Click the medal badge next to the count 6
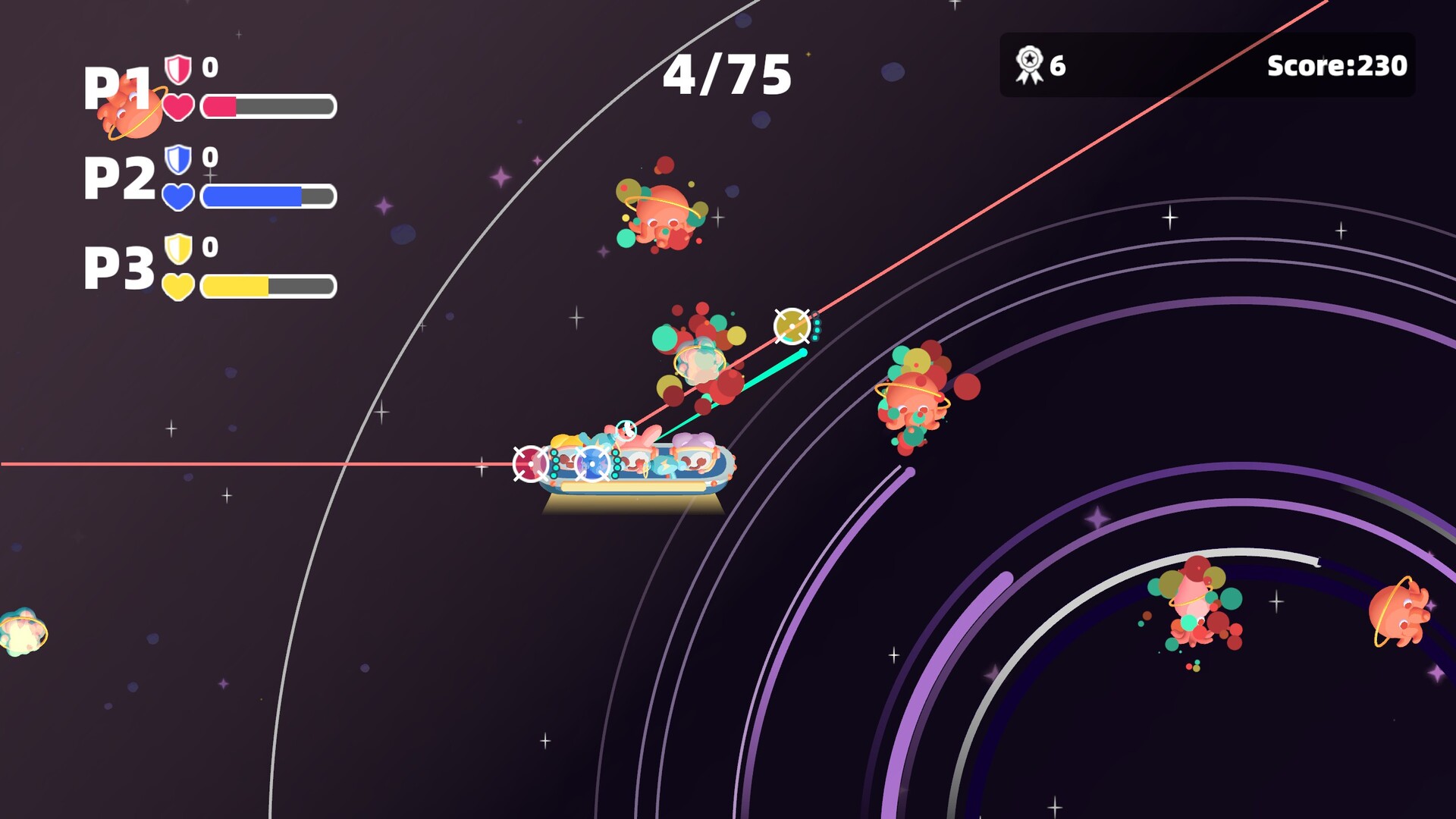Viewport: 1456px width, 819px height. [x=1029, y=64]
